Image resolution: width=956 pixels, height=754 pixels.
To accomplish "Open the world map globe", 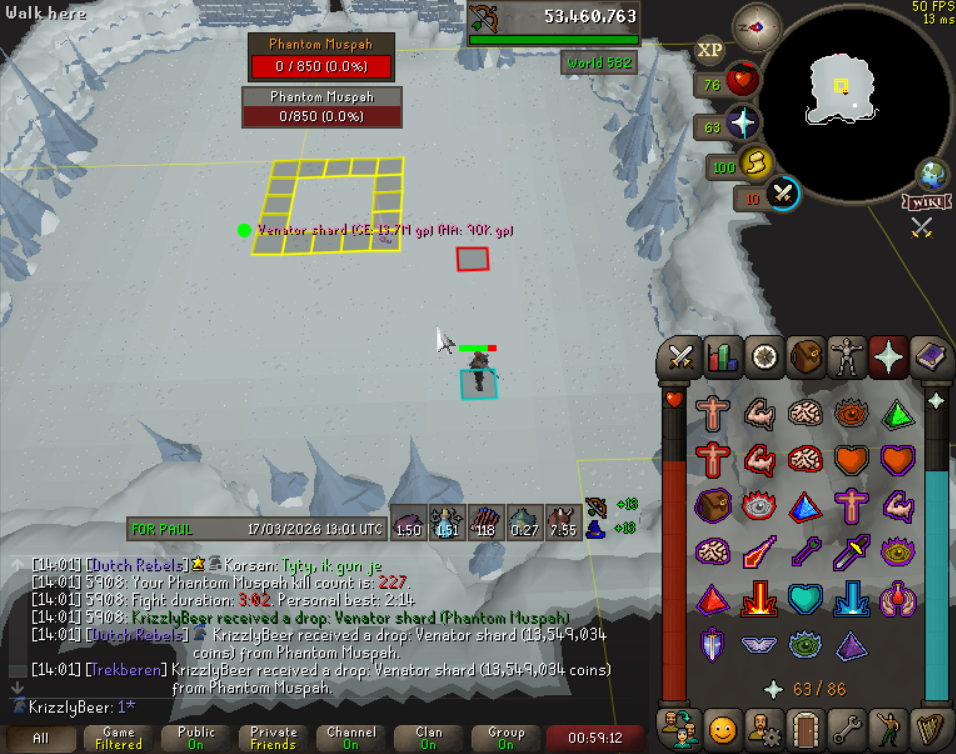I will click(x=934, y=175).
